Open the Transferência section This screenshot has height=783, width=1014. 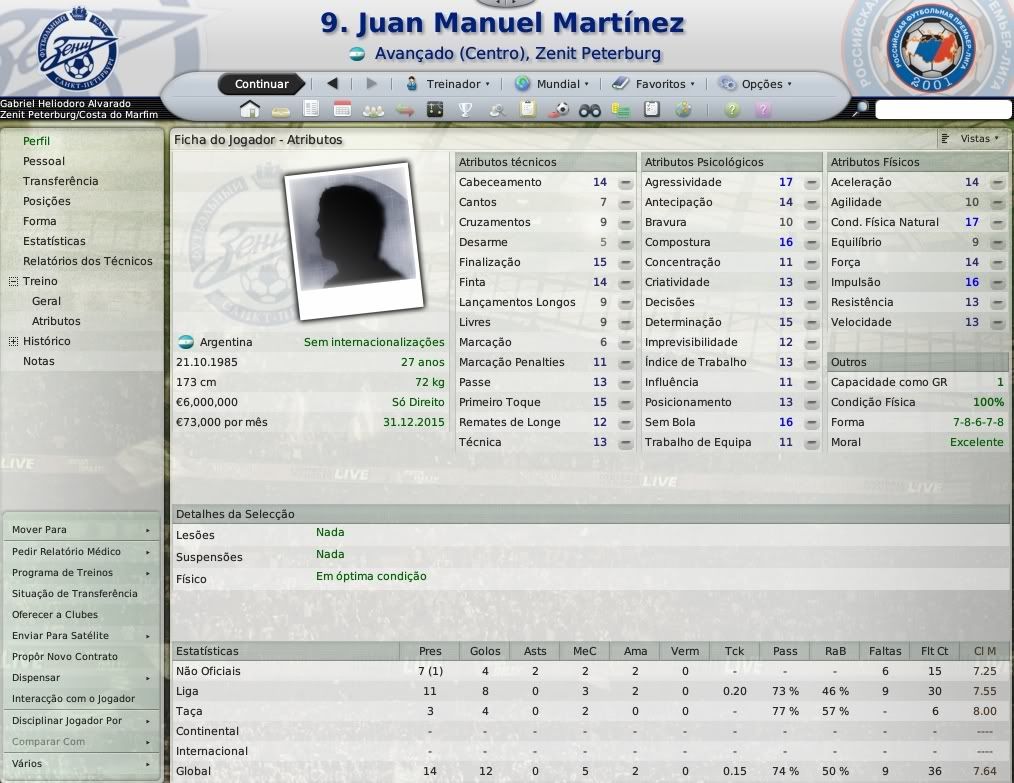pyautogui.click(x=61, y=181)
